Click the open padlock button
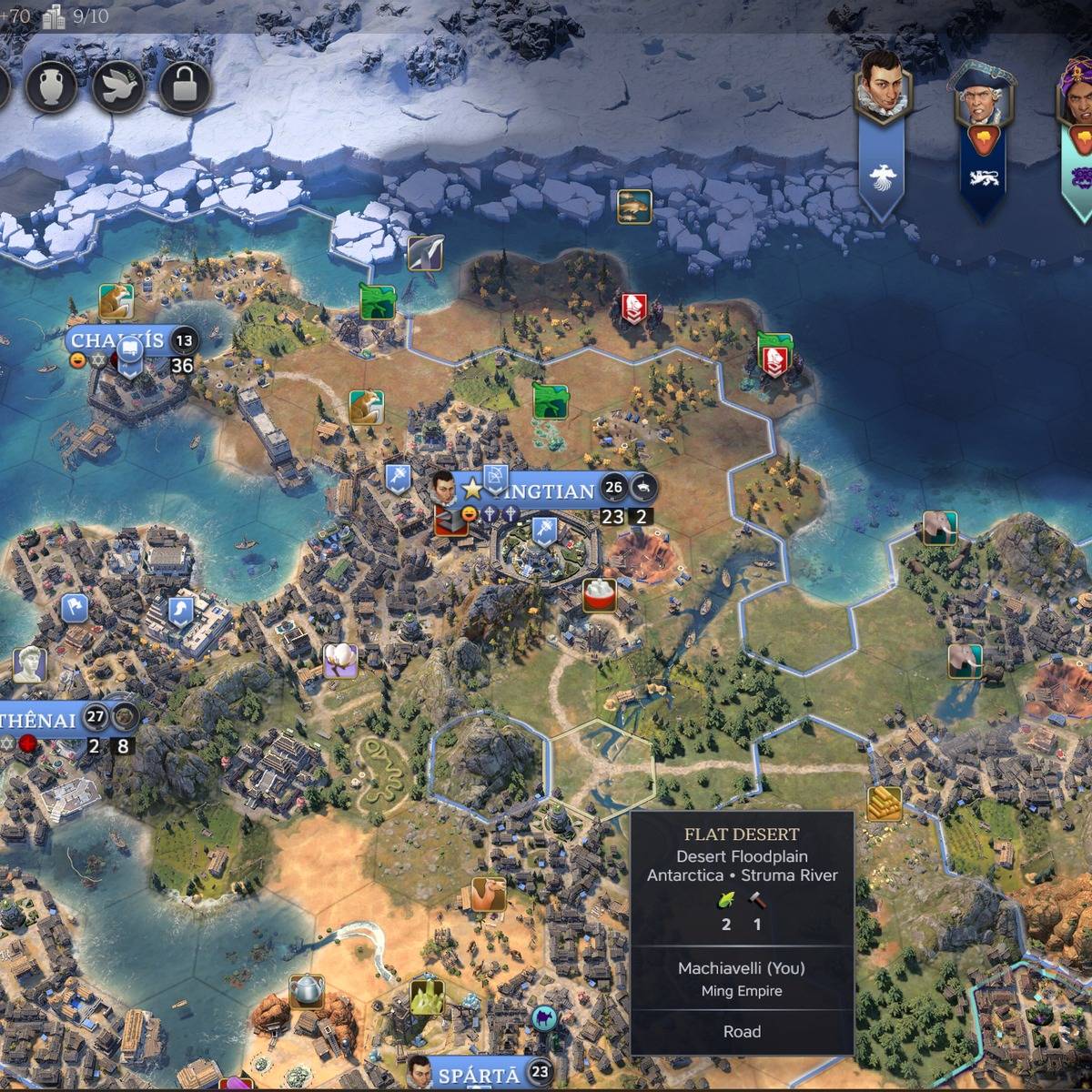 (185, 87)
